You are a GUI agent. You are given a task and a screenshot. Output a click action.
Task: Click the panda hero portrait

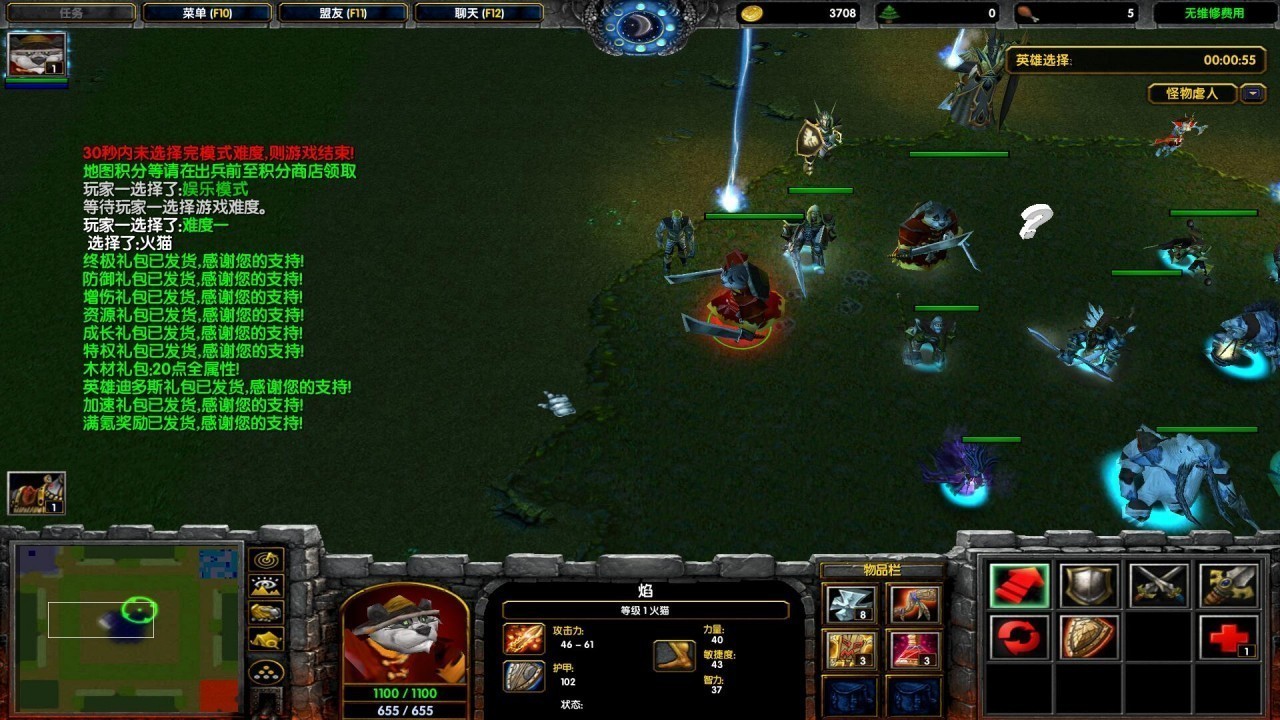405,635
